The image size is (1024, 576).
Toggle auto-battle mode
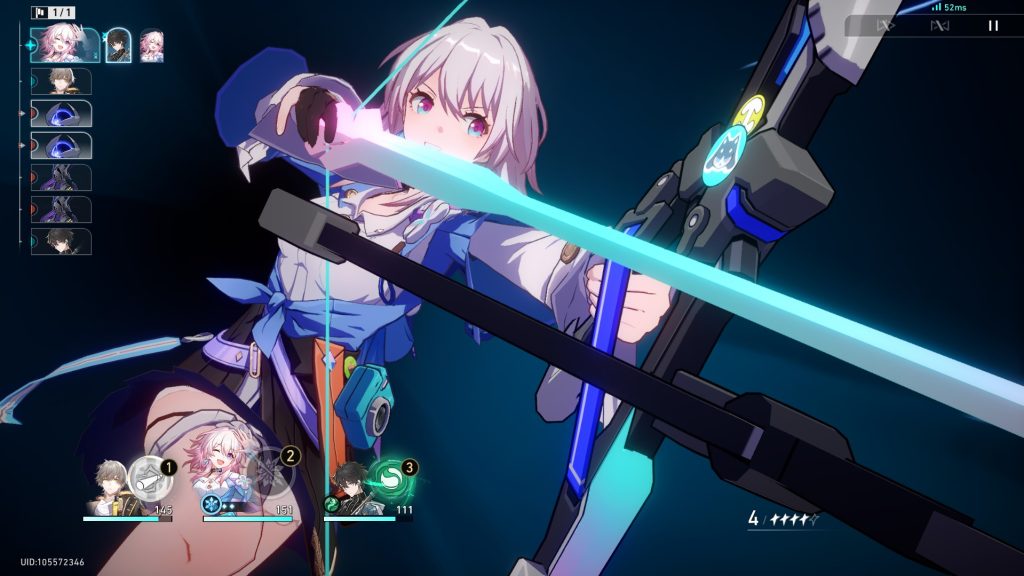point(939,26)
